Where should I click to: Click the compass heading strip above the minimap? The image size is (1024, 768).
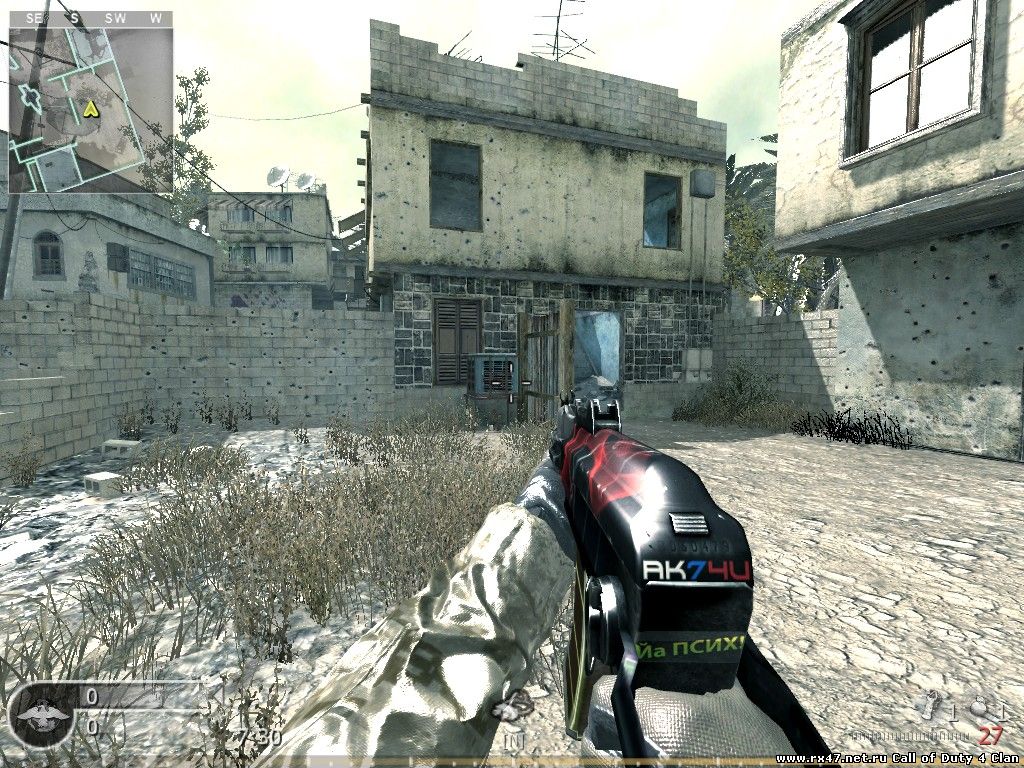[90, 18]
